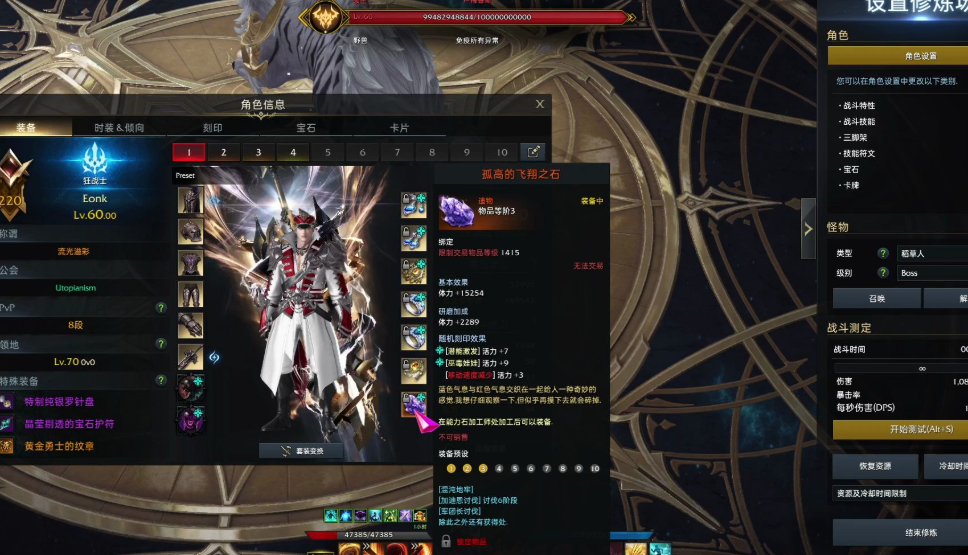Open the preset edit pencil button
This screenshot has width=968, height=555.
tap(534, 152)
